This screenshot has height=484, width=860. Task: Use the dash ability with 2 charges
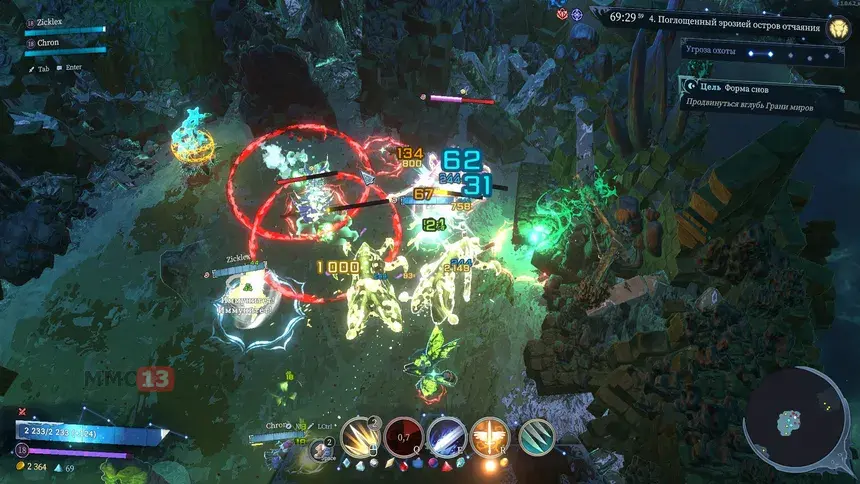(322, 449)
